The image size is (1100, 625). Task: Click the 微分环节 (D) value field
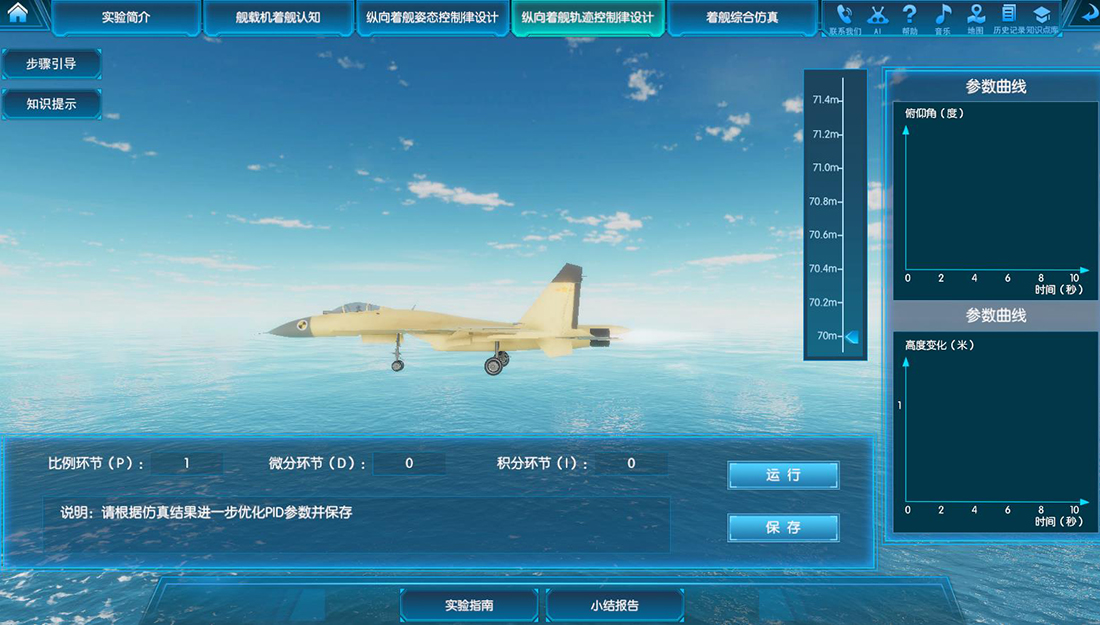pyautogui.click(x=409, y=464)
